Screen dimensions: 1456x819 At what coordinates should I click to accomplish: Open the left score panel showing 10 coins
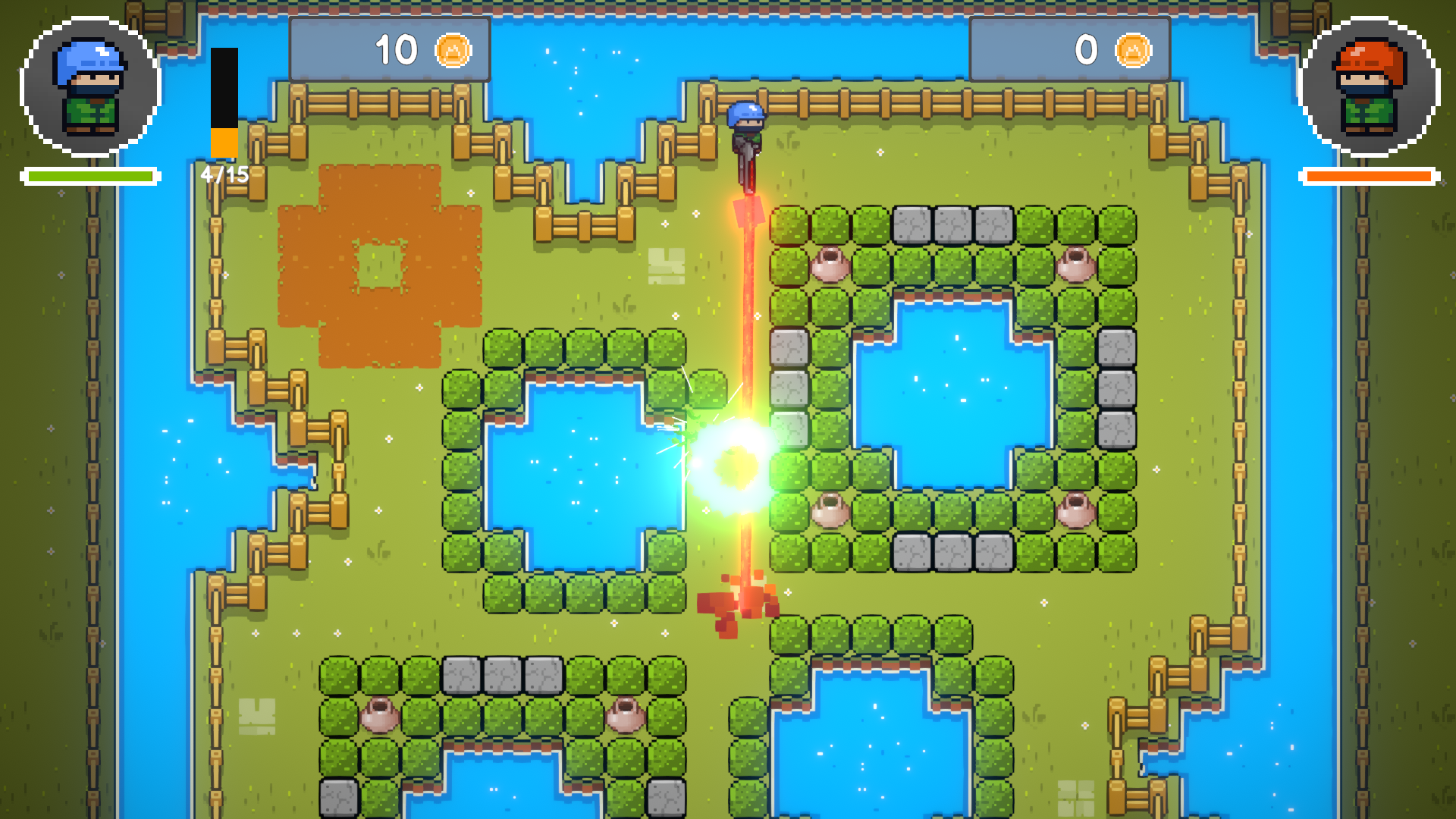(391, 49)
